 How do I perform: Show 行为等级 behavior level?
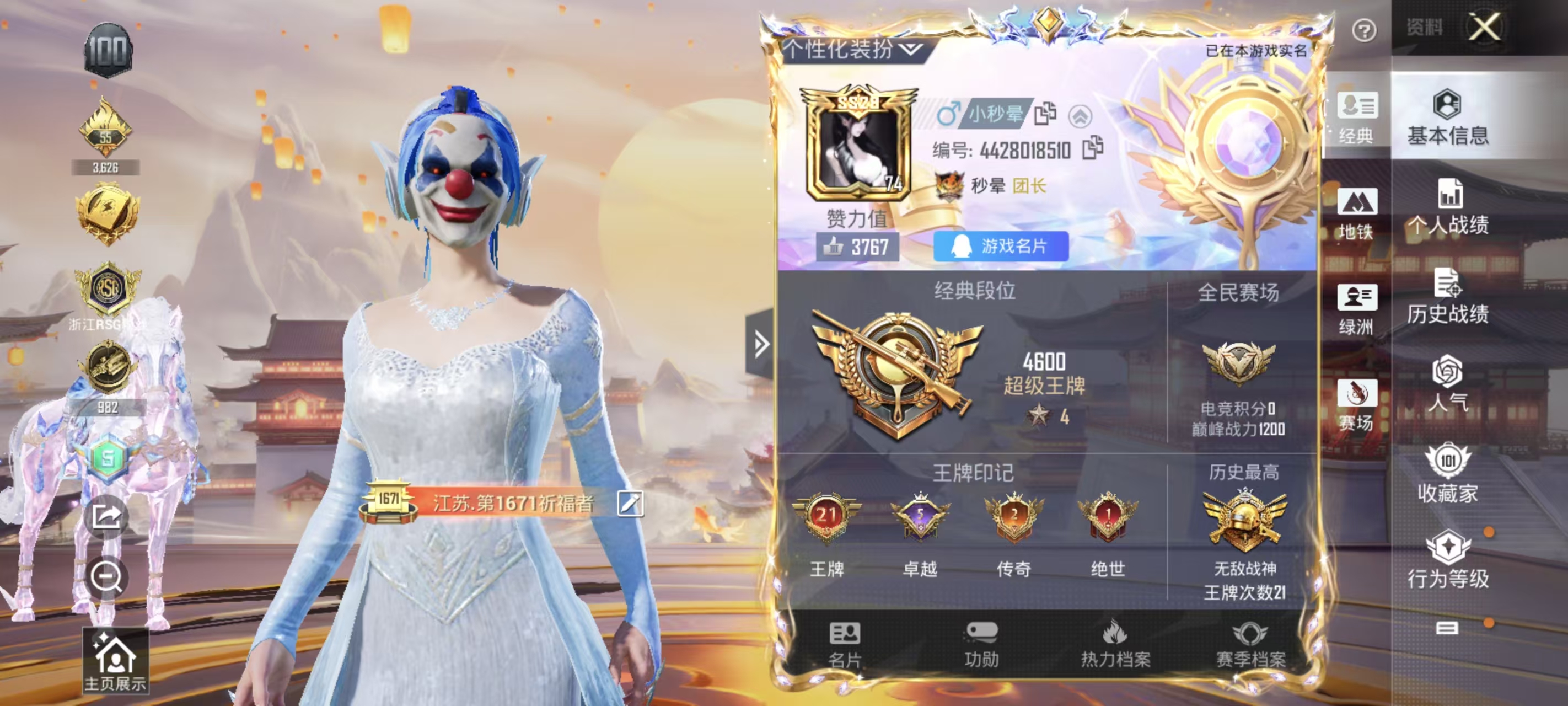pyautogui.click(x=1447, y=560)
